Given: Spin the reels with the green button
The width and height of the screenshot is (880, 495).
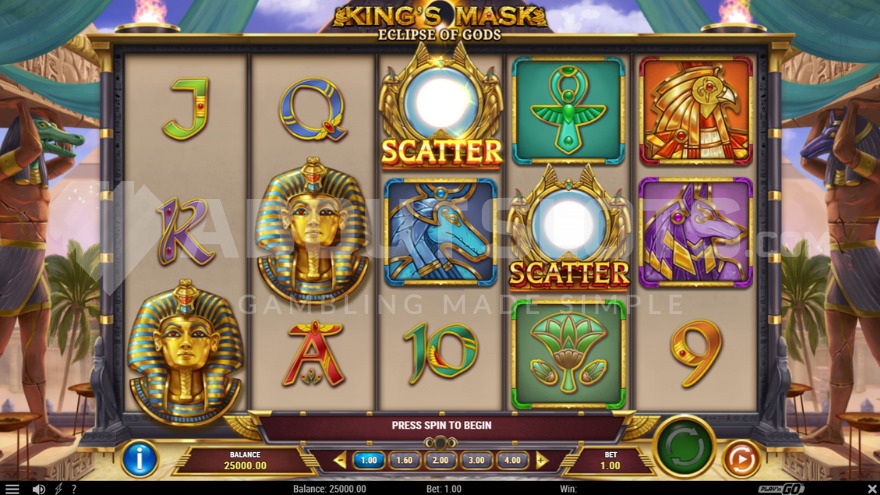Looking at the screenshot, I should pyautogui.click(x=684, y=446).
